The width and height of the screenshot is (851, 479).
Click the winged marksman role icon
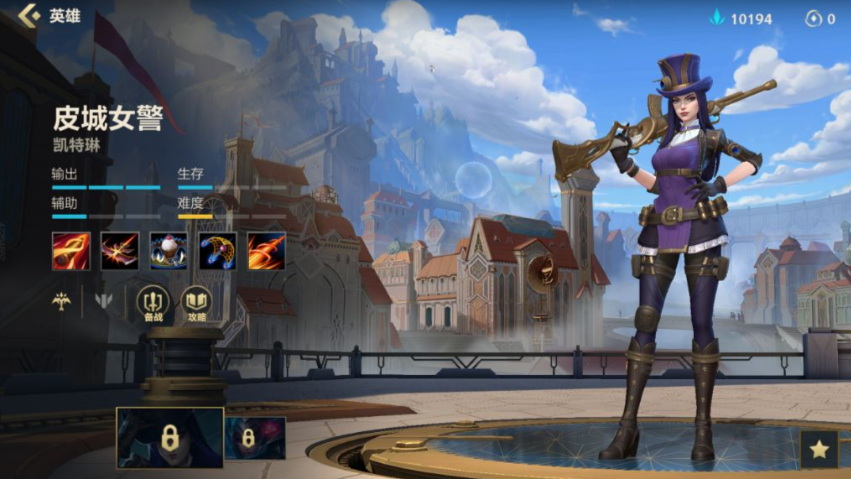pos(62,301)
